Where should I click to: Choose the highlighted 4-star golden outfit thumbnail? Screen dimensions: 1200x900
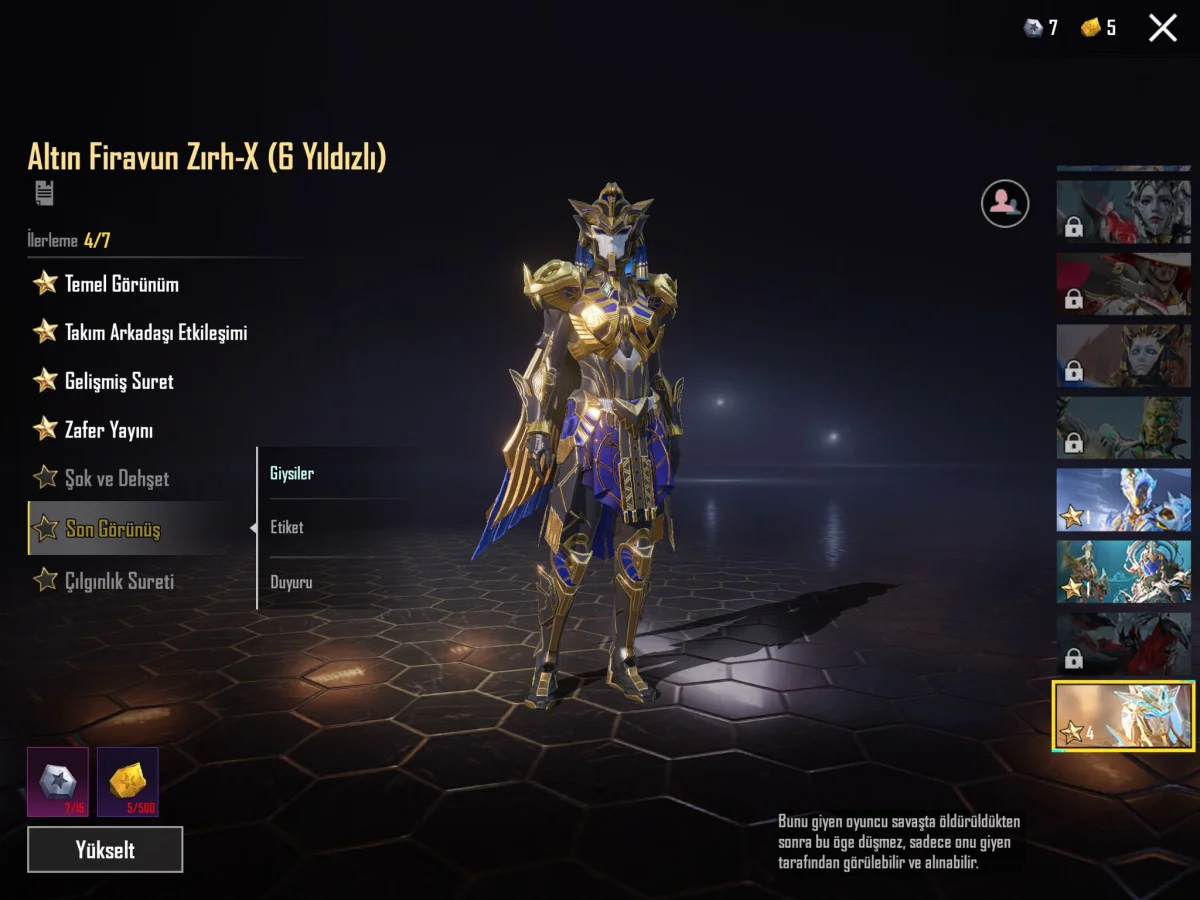(1124, 716)
